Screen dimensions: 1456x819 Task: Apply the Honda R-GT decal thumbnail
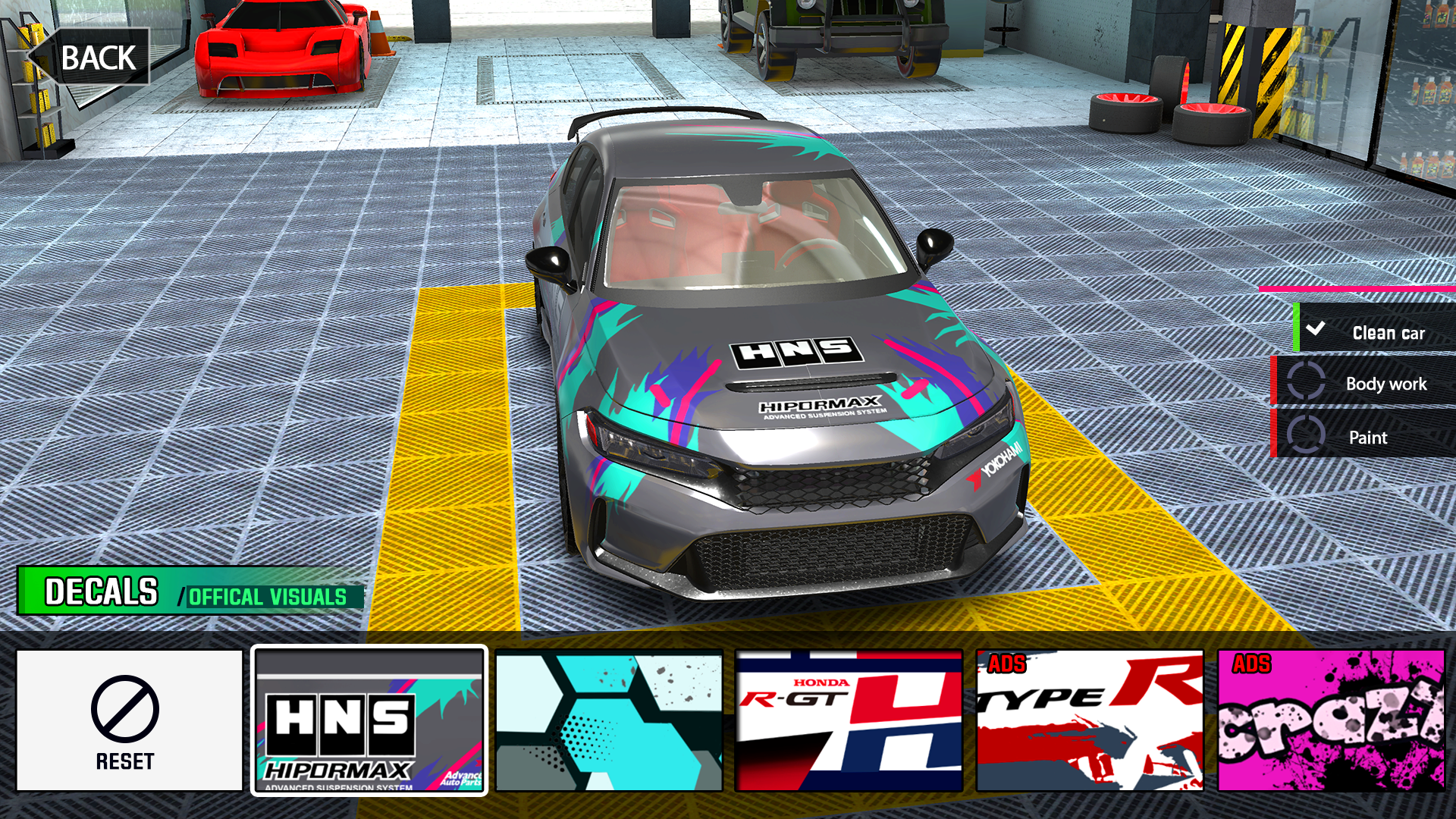tap(849, 719)
